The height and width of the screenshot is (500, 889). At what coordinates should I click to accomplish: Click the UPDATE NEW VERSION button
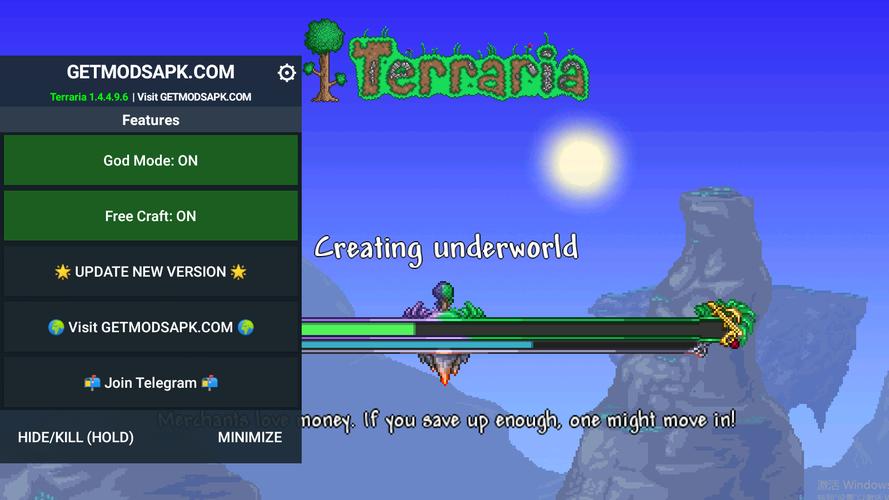151,272
